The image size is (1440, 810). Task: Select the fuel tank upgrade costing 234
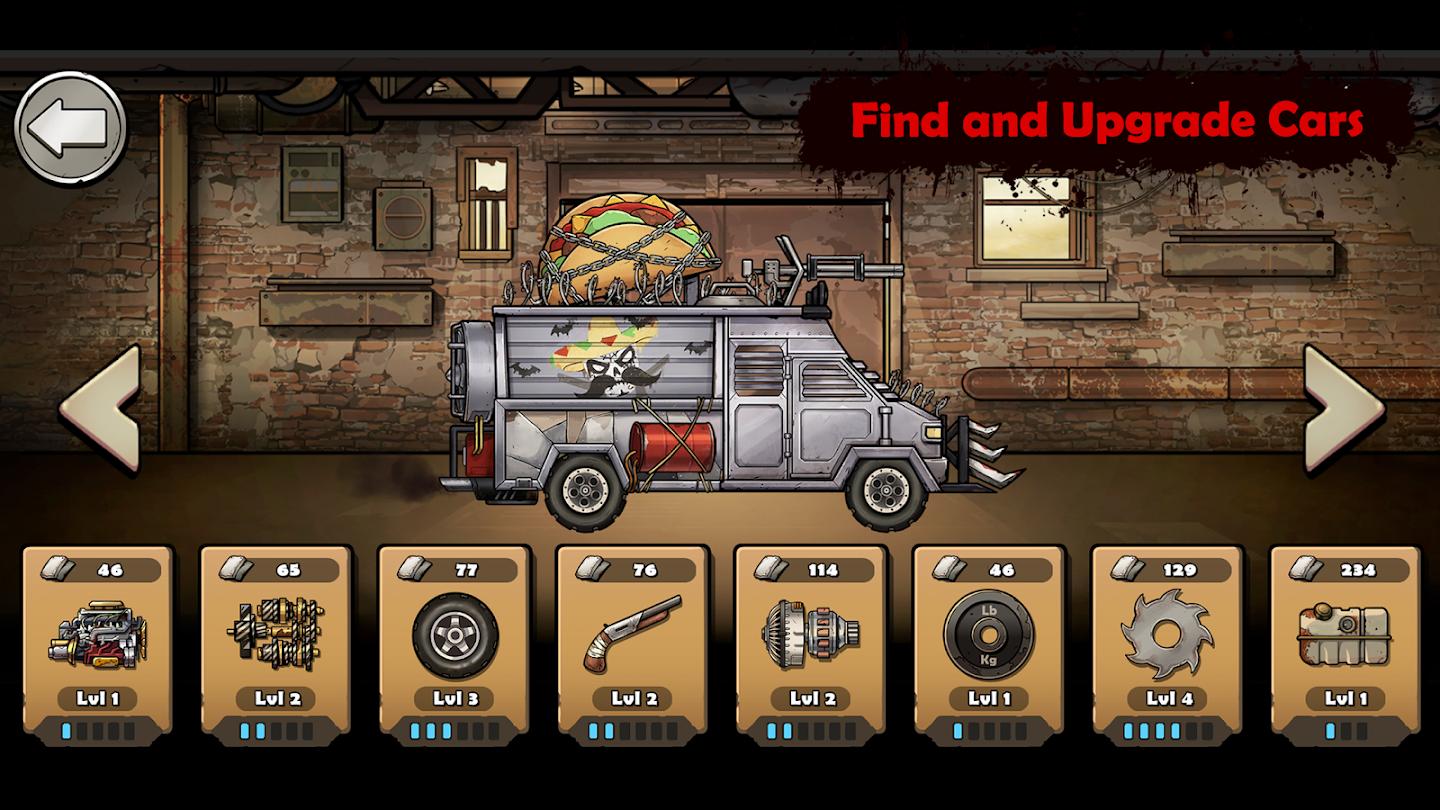(x=1346, y=640)
